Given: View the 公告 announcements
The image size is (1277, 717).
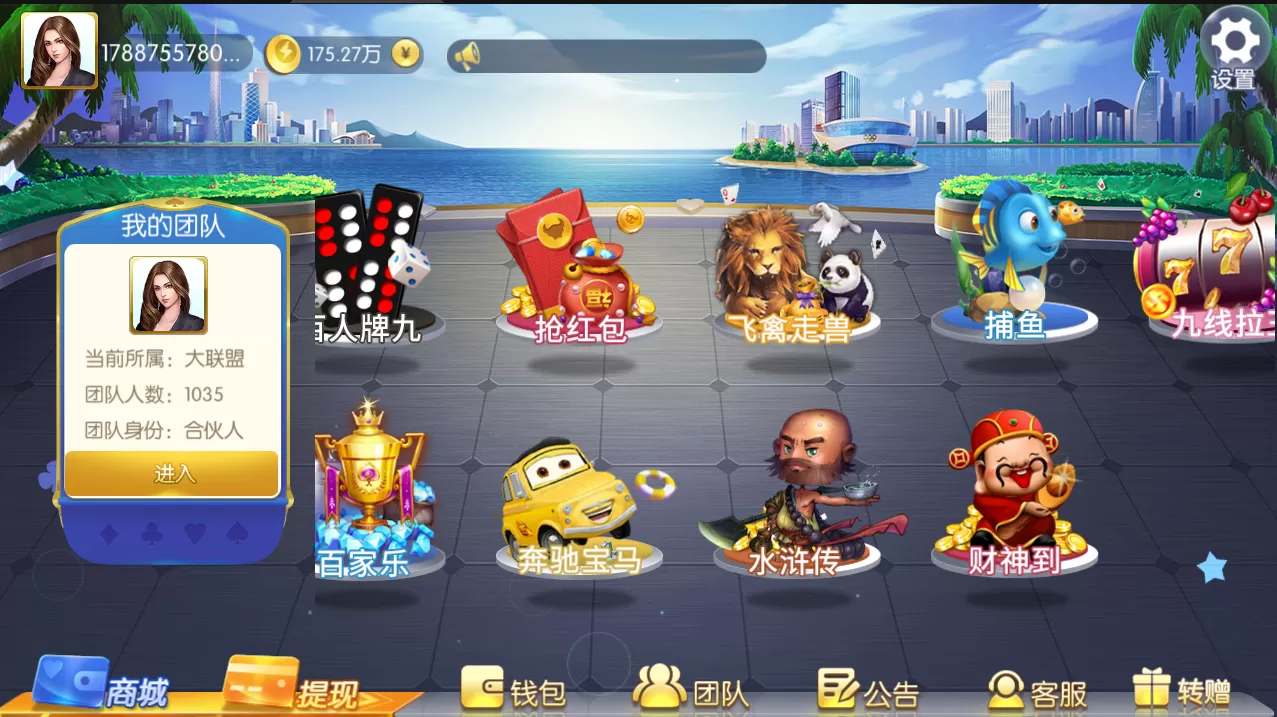Looking at the screenshot, I should 868,690.
